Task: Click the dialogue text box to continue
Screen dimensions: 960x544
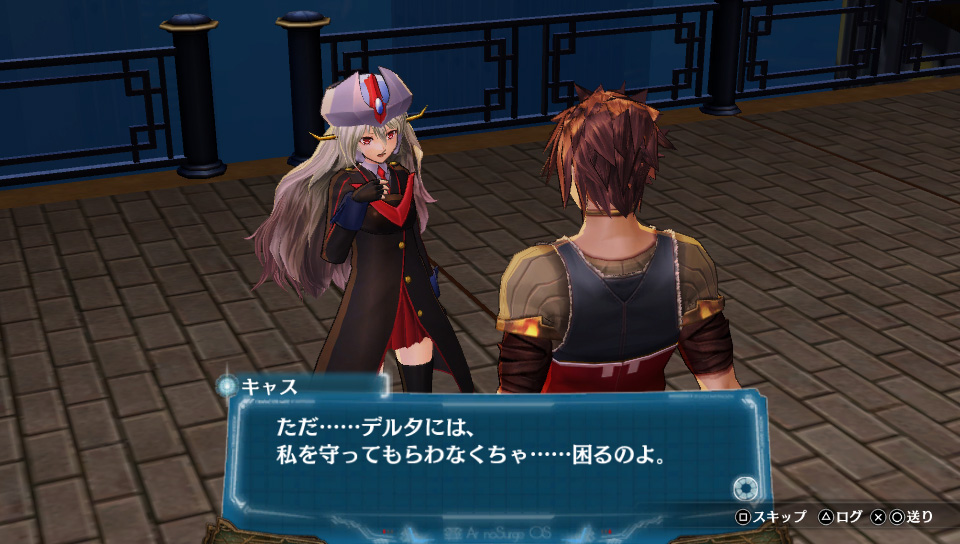Action: pyautogui.click(x=490, y=450)
